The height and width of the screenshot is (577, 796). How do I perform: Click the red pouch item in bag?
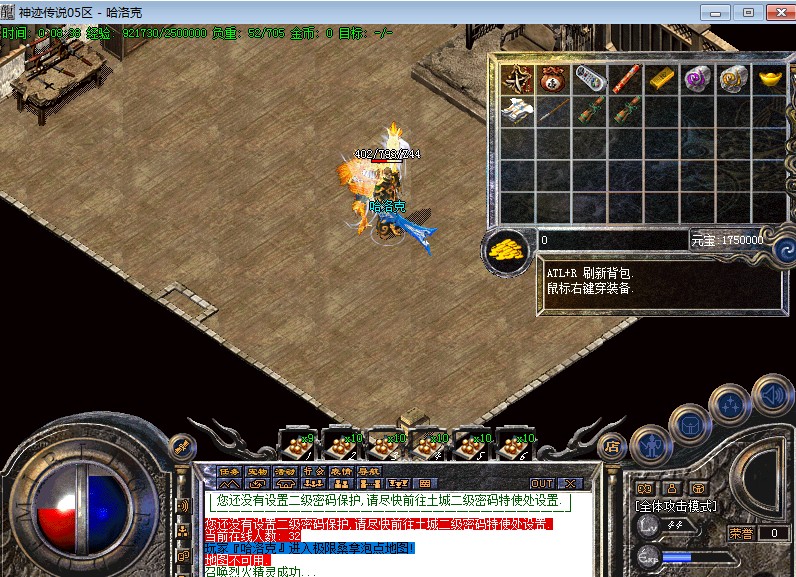pyautogui.click(x=553, y=79)
